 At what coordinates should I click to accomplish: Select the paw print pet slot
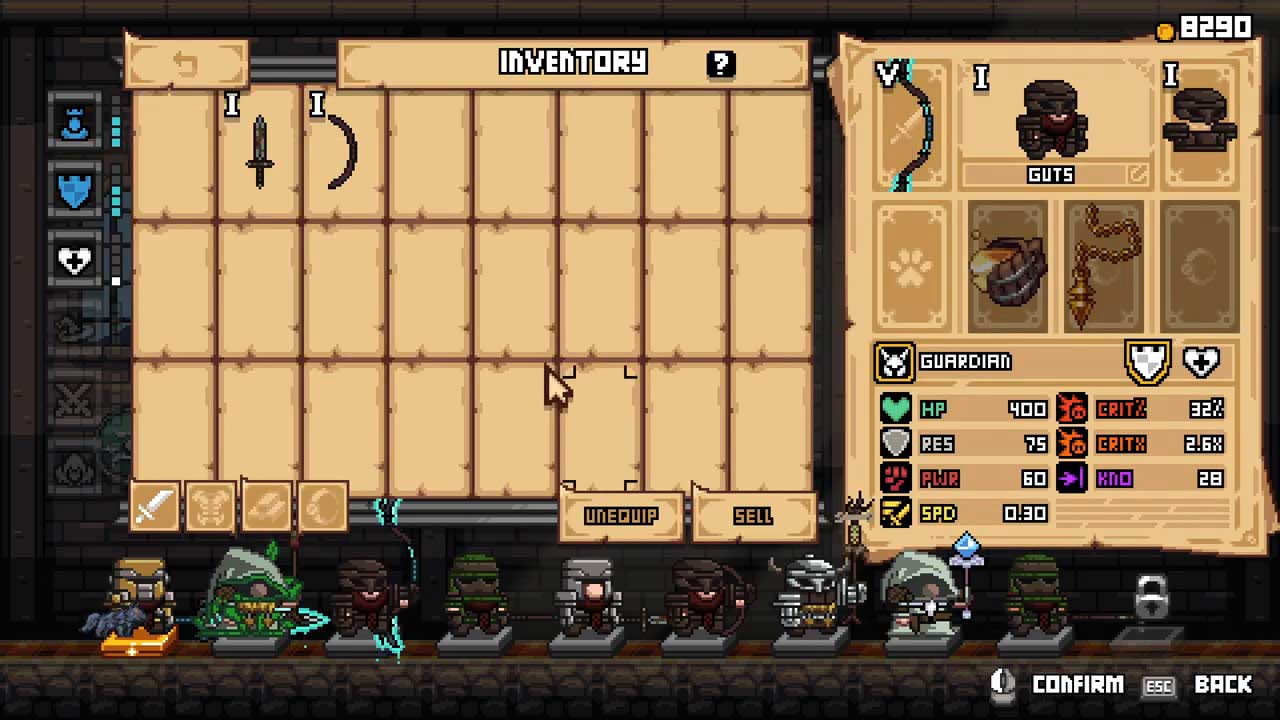(x=911, y=268)
